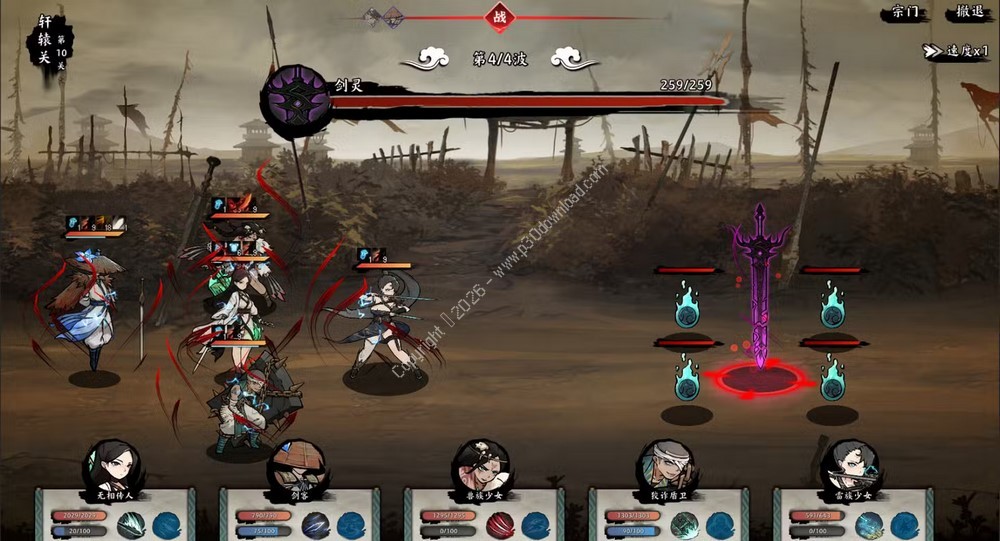This screenshot has width=1000, height=541.
Task: Click the red 战 battle emblem
Action: 499,16
